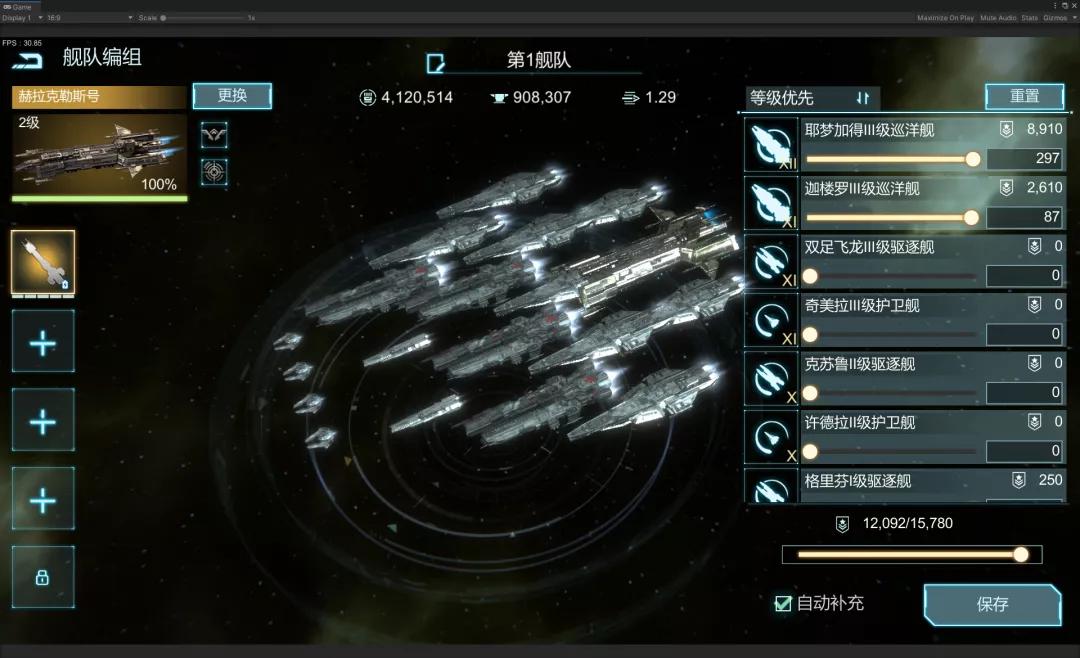Open the 等级优先 sort dropdown
This screenshot has width=1080, height=658.
pyautogui.click(x=812, y=98)
